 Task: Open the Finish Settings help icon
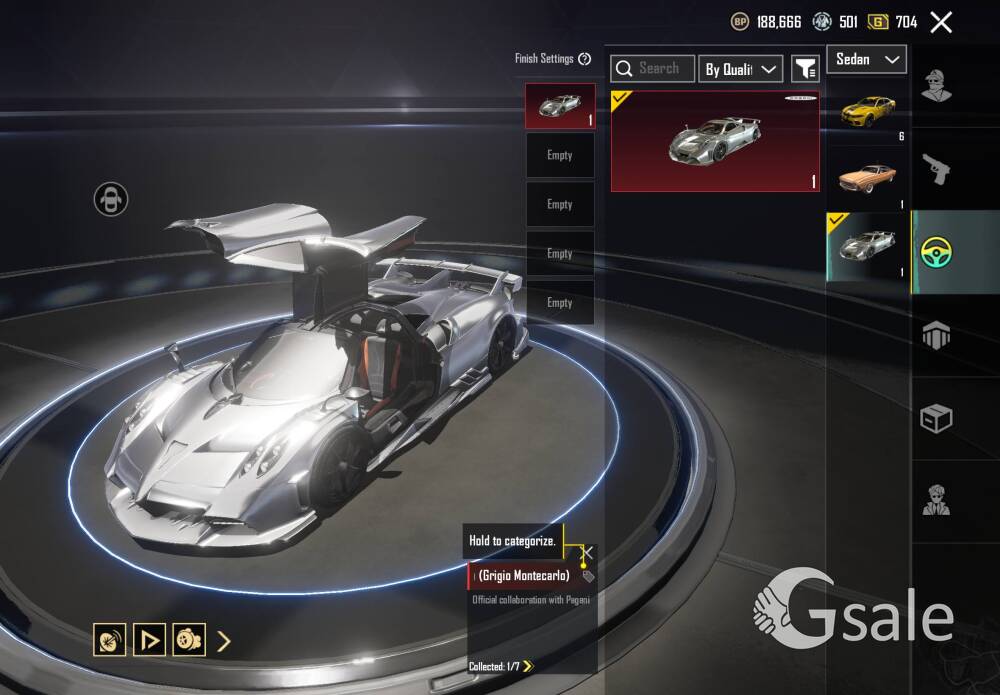tap(585, 59)
